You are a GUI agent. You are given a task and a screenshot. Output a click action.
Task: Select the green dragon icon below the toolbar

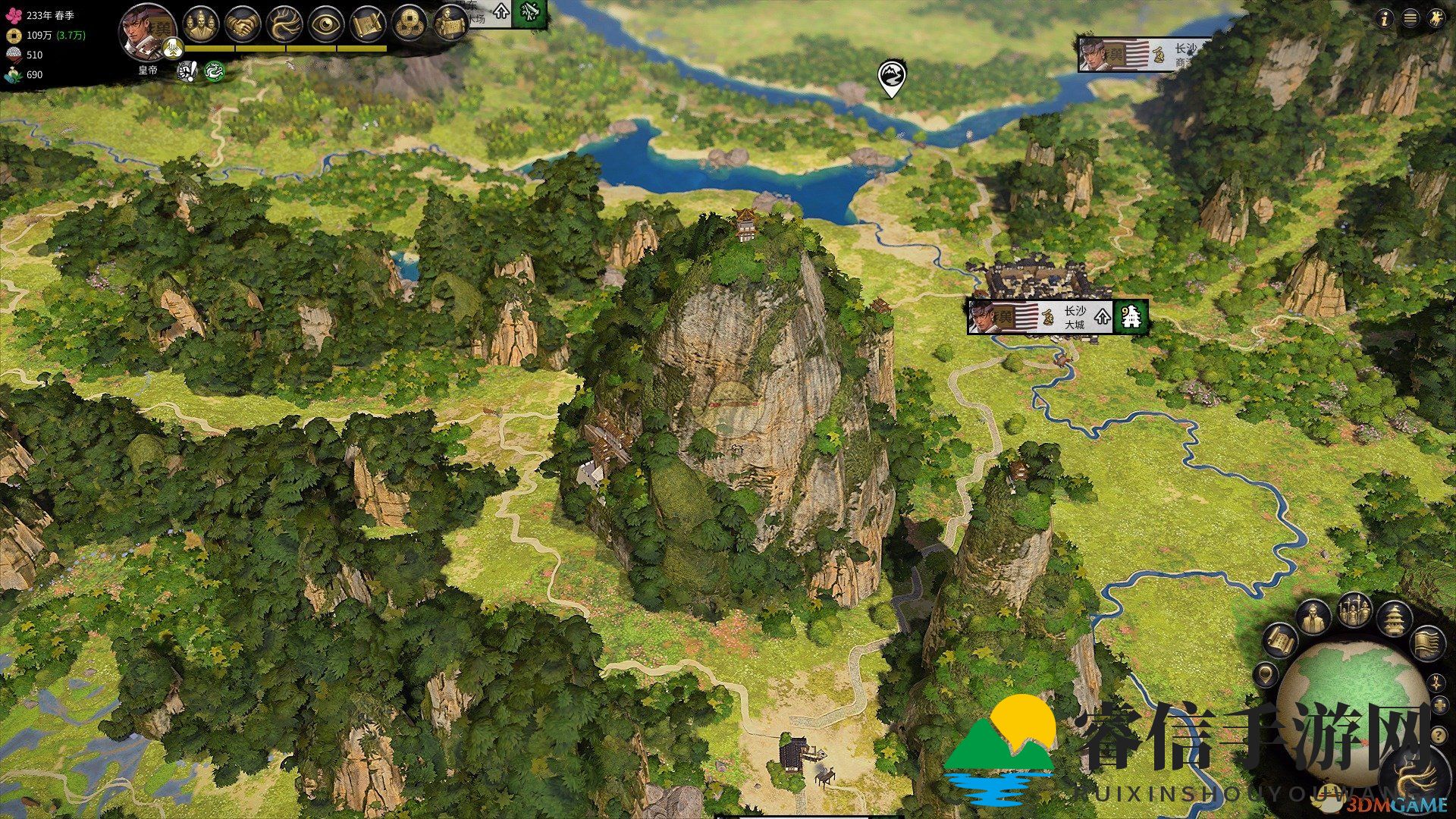[215, 71]
